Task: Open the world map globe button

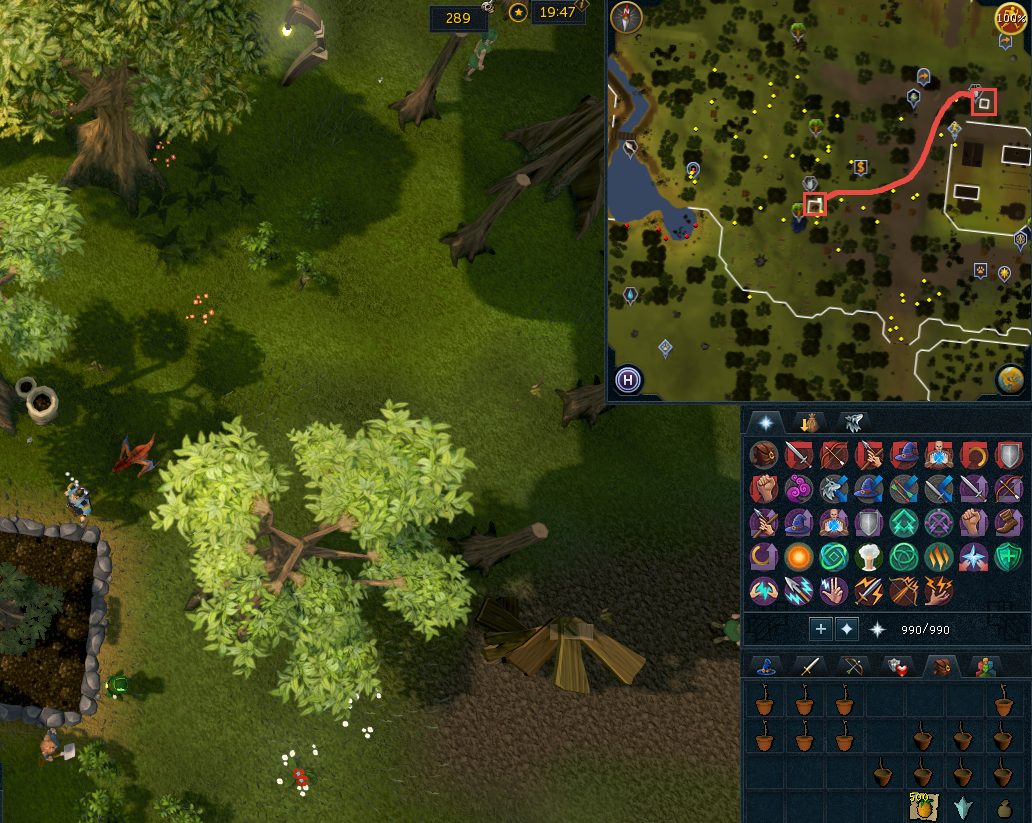Action: (x=1009, y=380)
